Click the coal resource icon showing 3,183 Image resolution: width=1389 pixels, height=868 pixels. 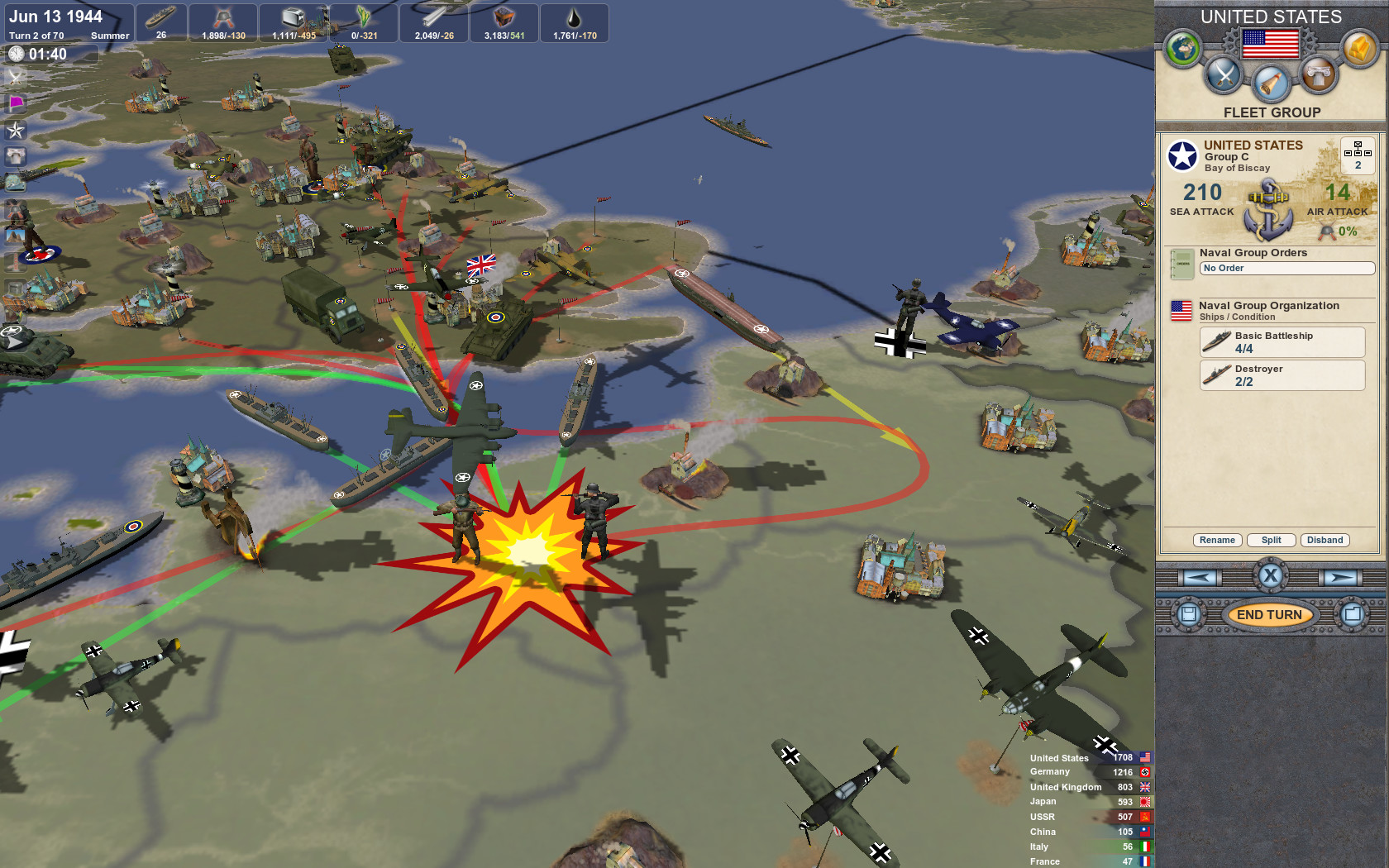click(503, 17)
